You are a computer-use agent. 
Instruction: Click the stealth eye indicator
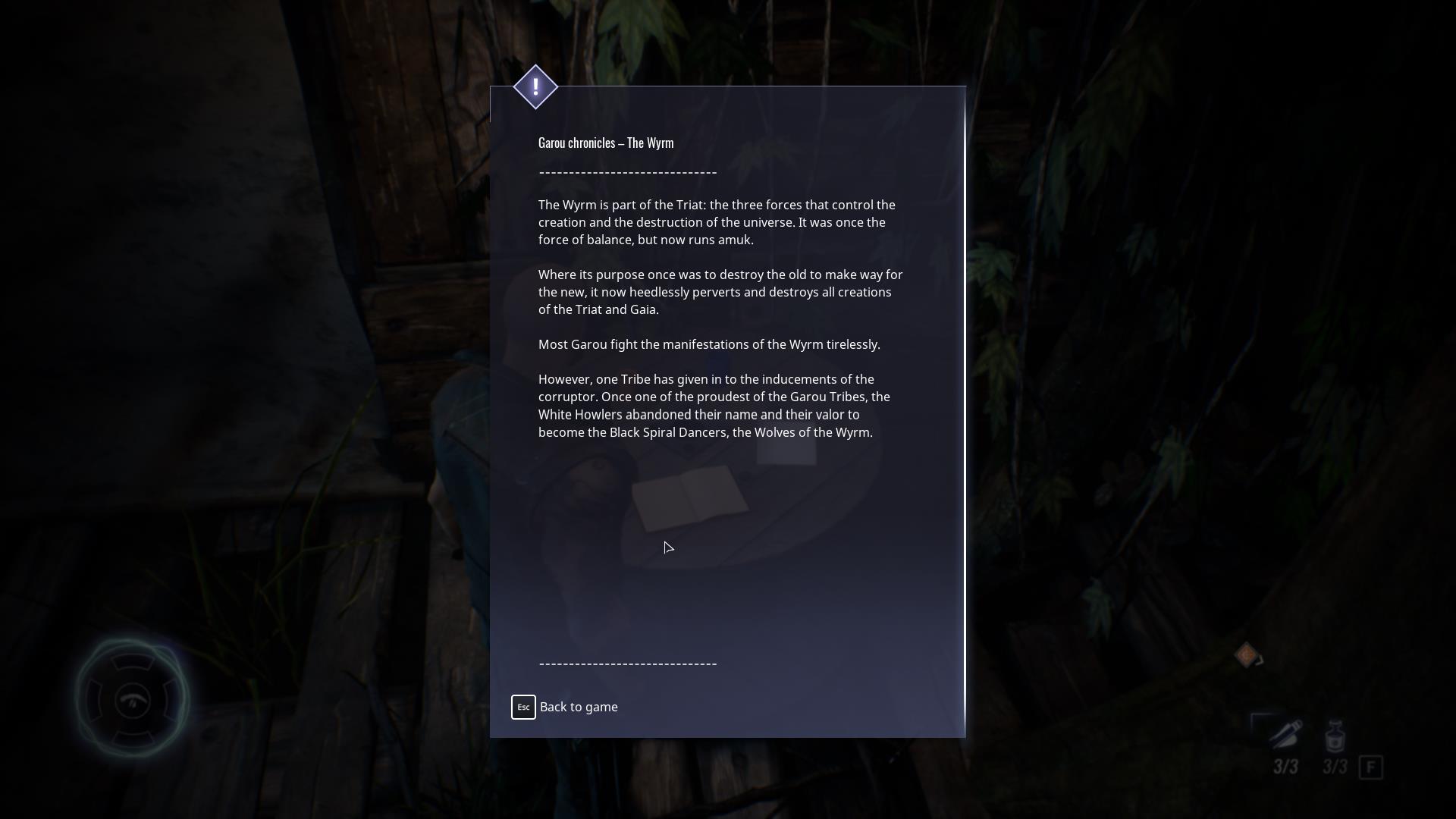point(133,699)
